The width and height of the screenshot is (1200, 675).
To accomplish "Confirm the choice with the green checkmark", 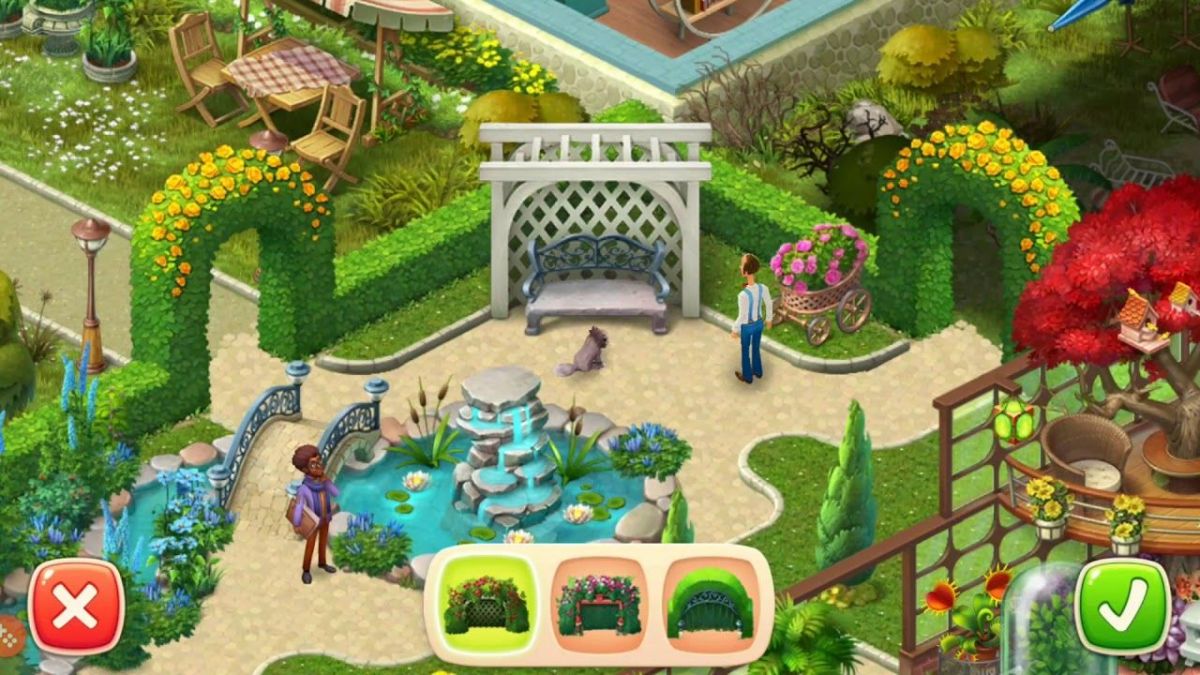I will [1122, 607].
